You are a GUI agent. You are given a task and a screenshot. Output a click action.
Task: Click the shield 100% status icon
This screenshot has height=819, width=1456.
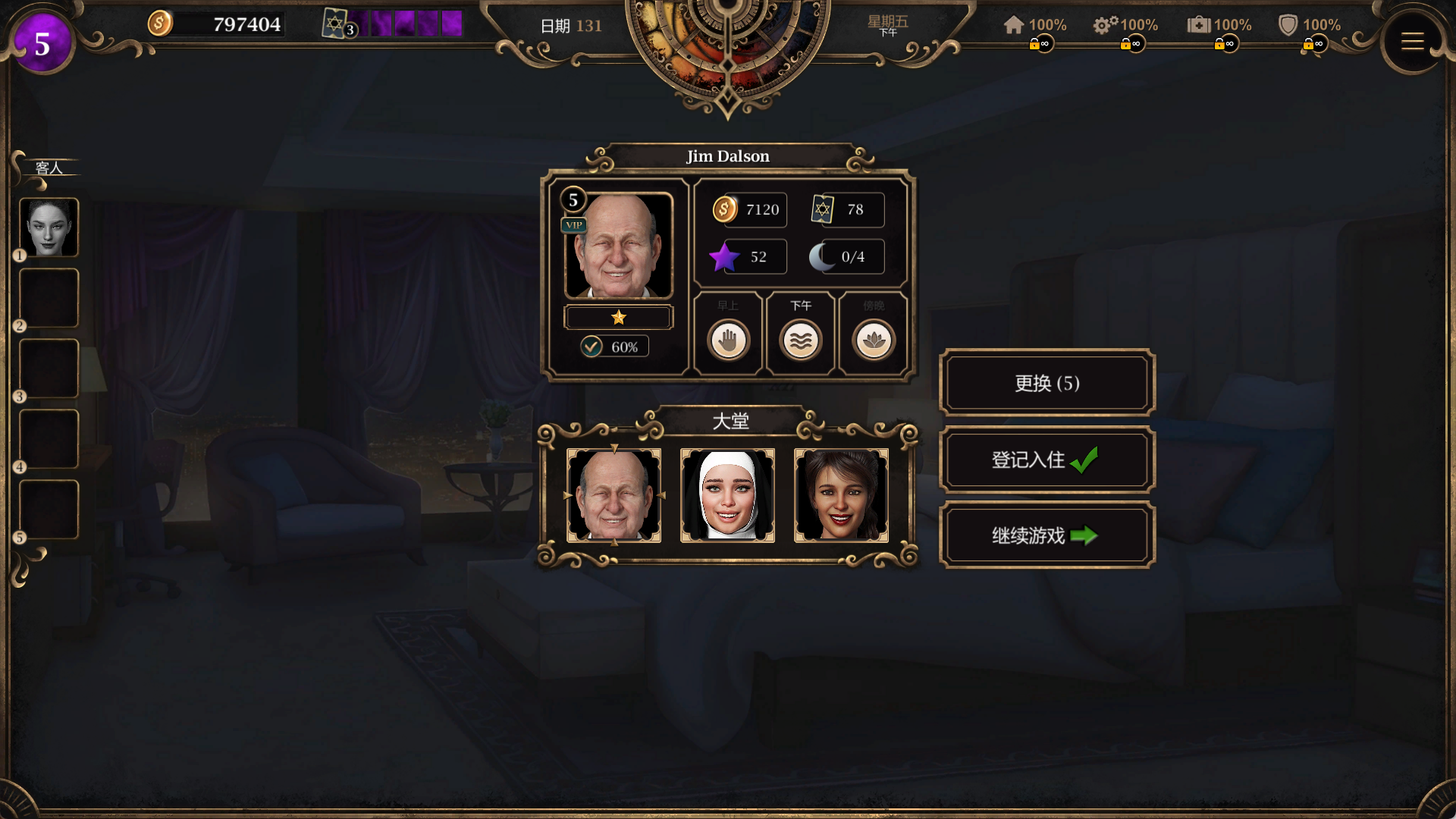click(x=1288, y=25)
